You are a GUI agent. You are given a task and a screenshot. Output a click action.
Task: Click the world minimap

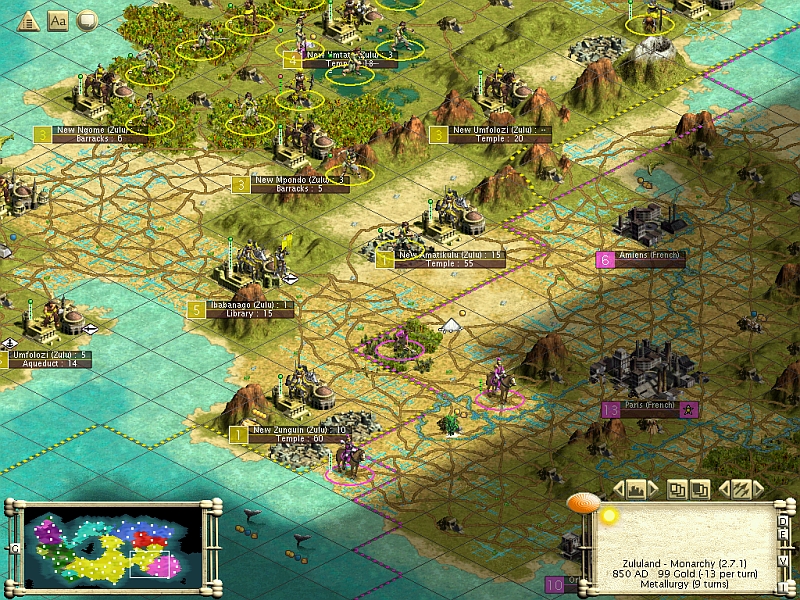104,542
